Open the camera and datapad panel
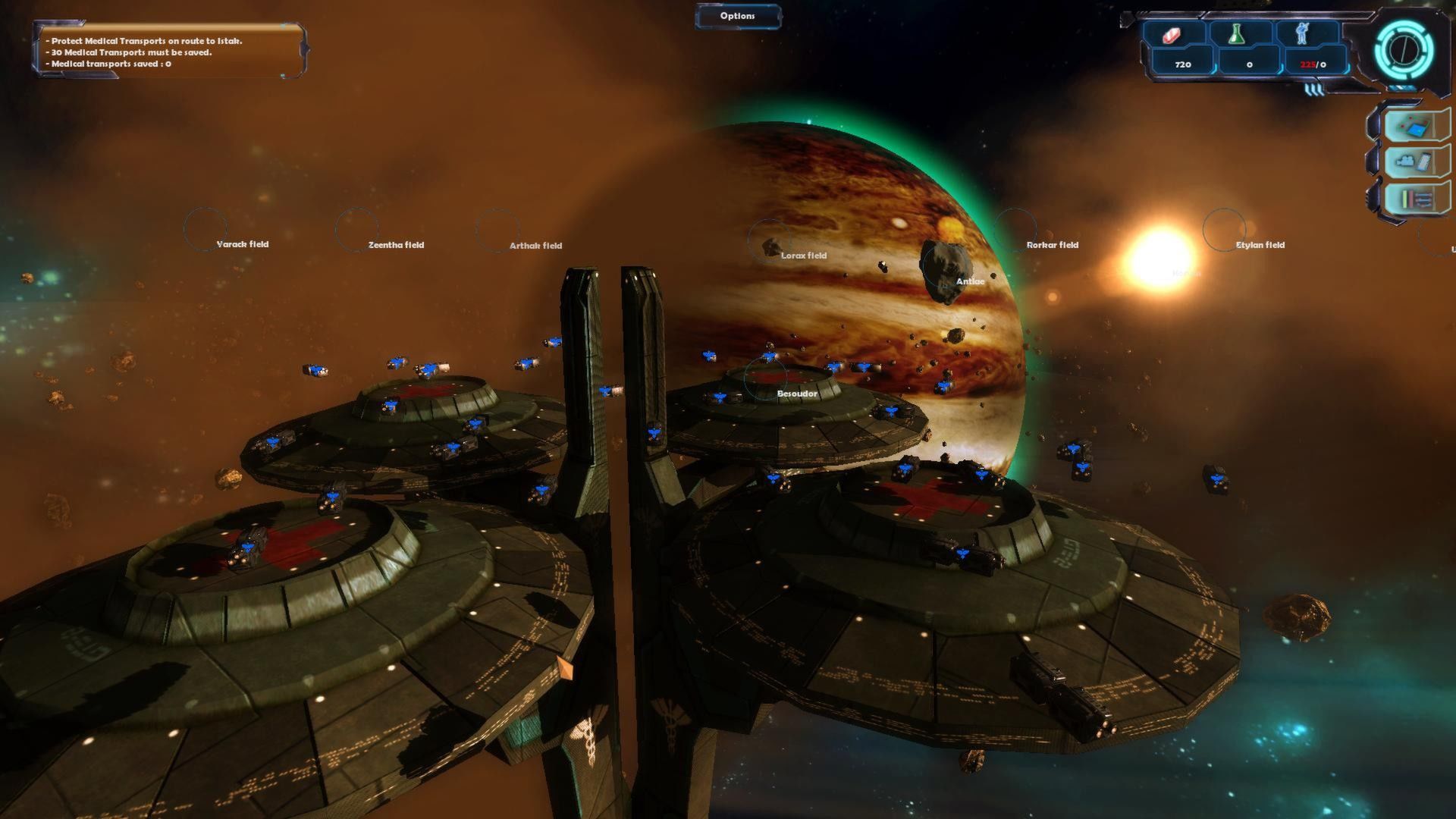The image size is (1456, 819). coord(1414,162)
